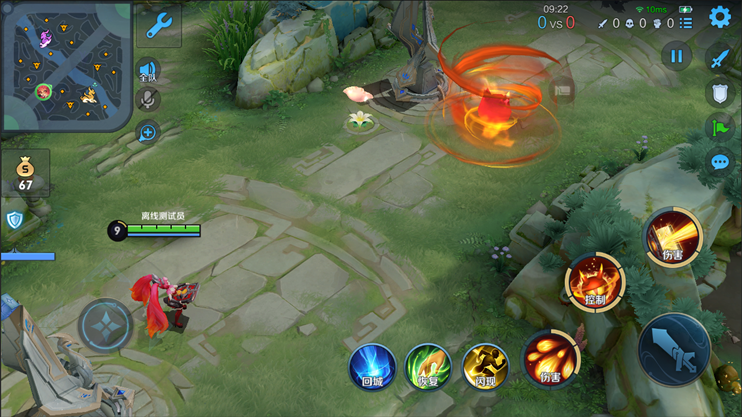Viewport: 742px width, 417px height.
Task: Open the gear settings menu
Action: tap(720, 17)
